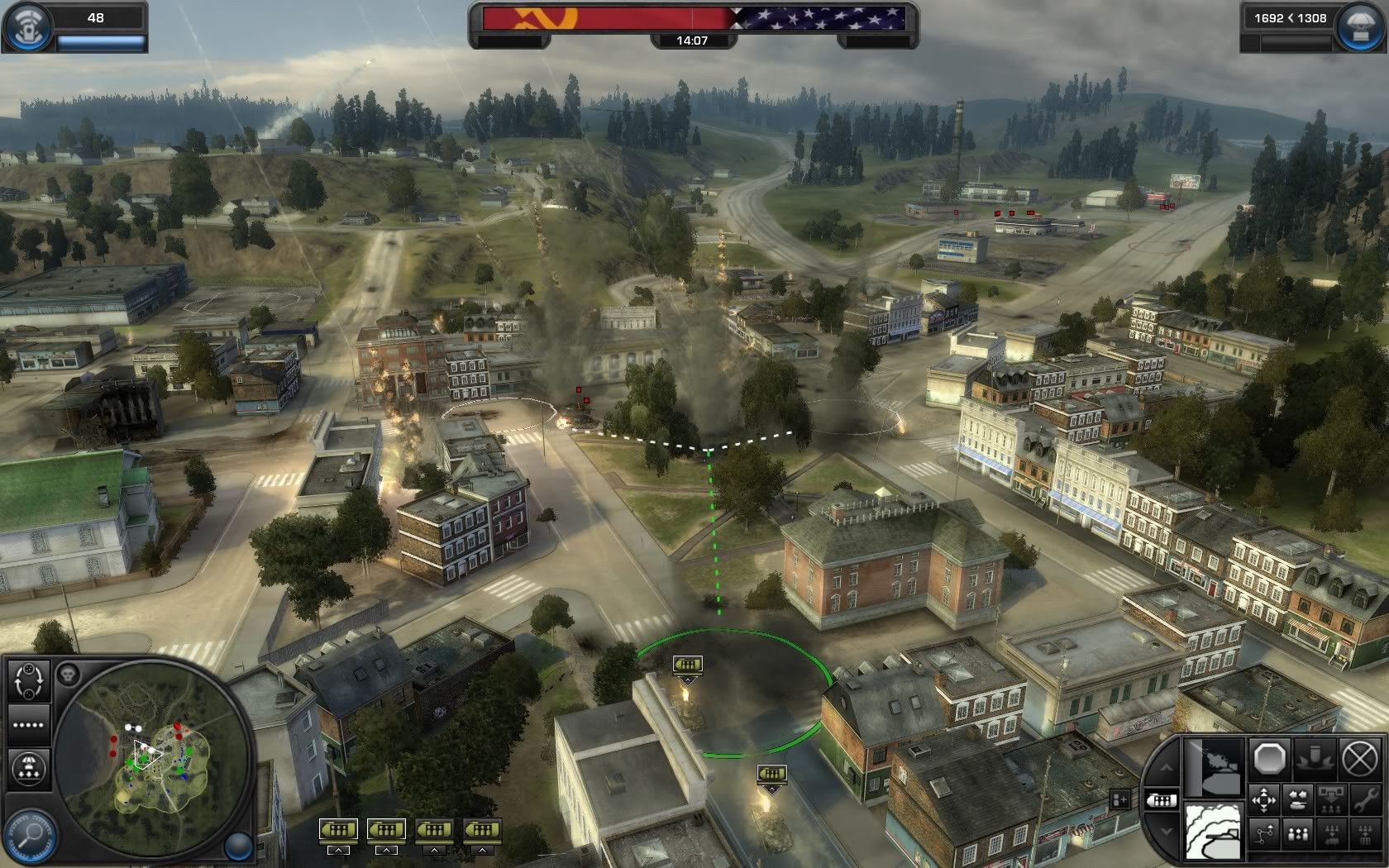Select the waypoint path command

(1265, 833)
